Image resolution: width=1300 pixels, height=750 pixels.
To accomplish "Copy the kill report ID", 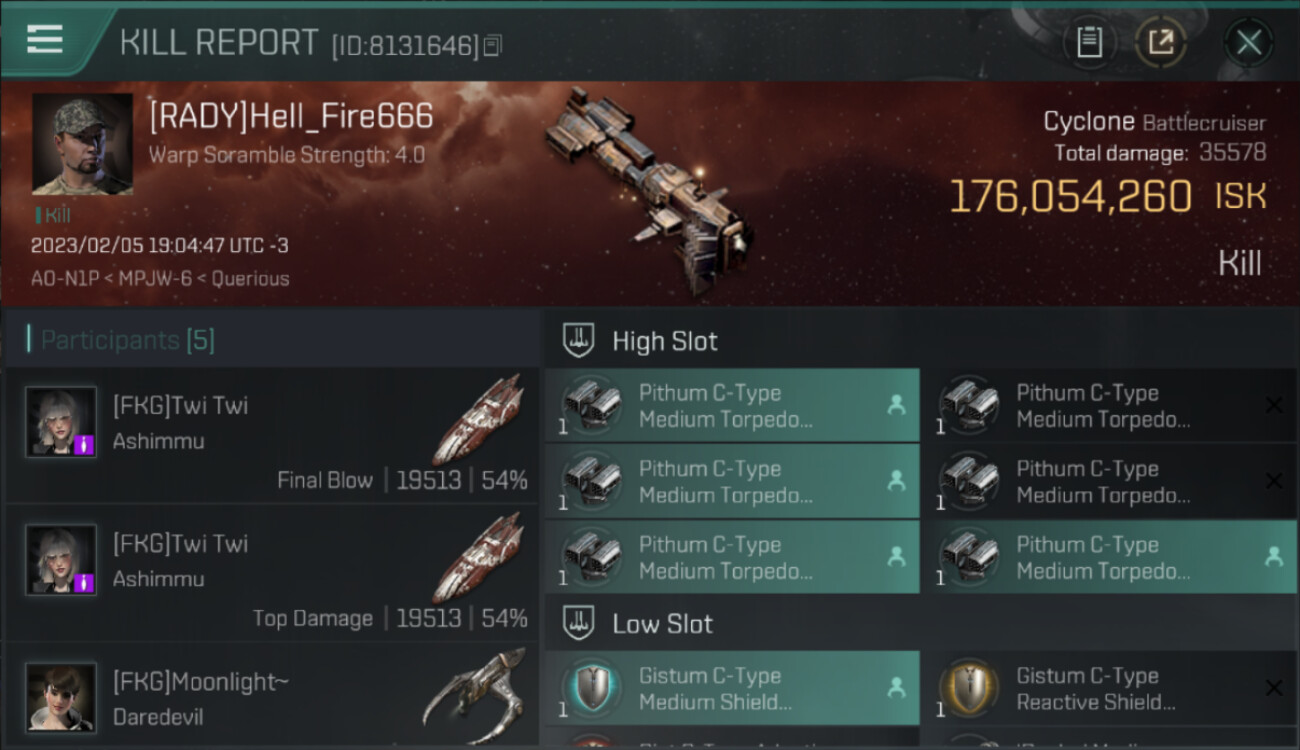I will click(x=492, y=45).
